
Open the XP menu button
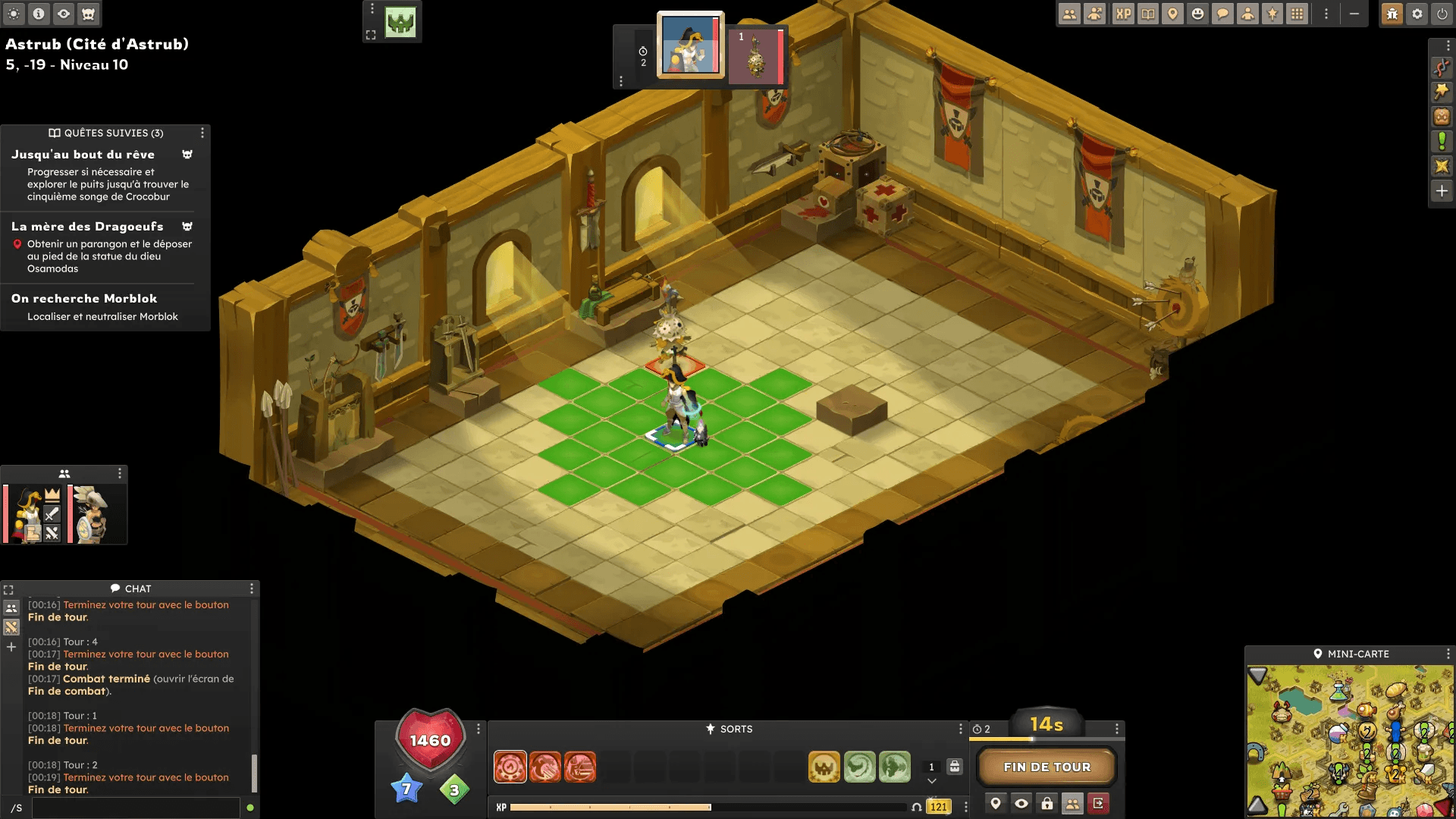(x=1123, y=14)
